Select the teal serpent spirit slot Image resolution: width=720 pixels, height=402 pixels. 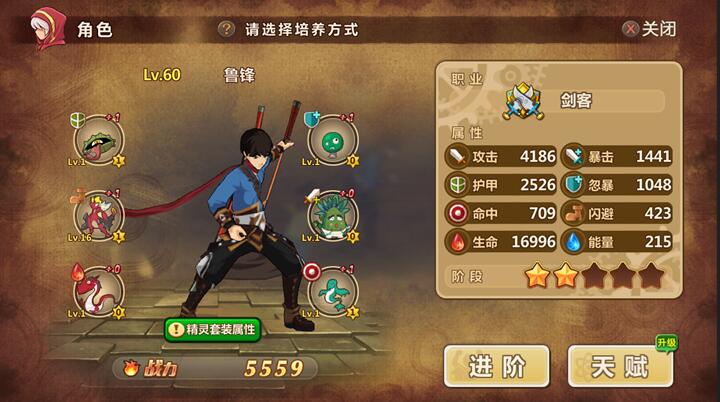click(330, 288)
